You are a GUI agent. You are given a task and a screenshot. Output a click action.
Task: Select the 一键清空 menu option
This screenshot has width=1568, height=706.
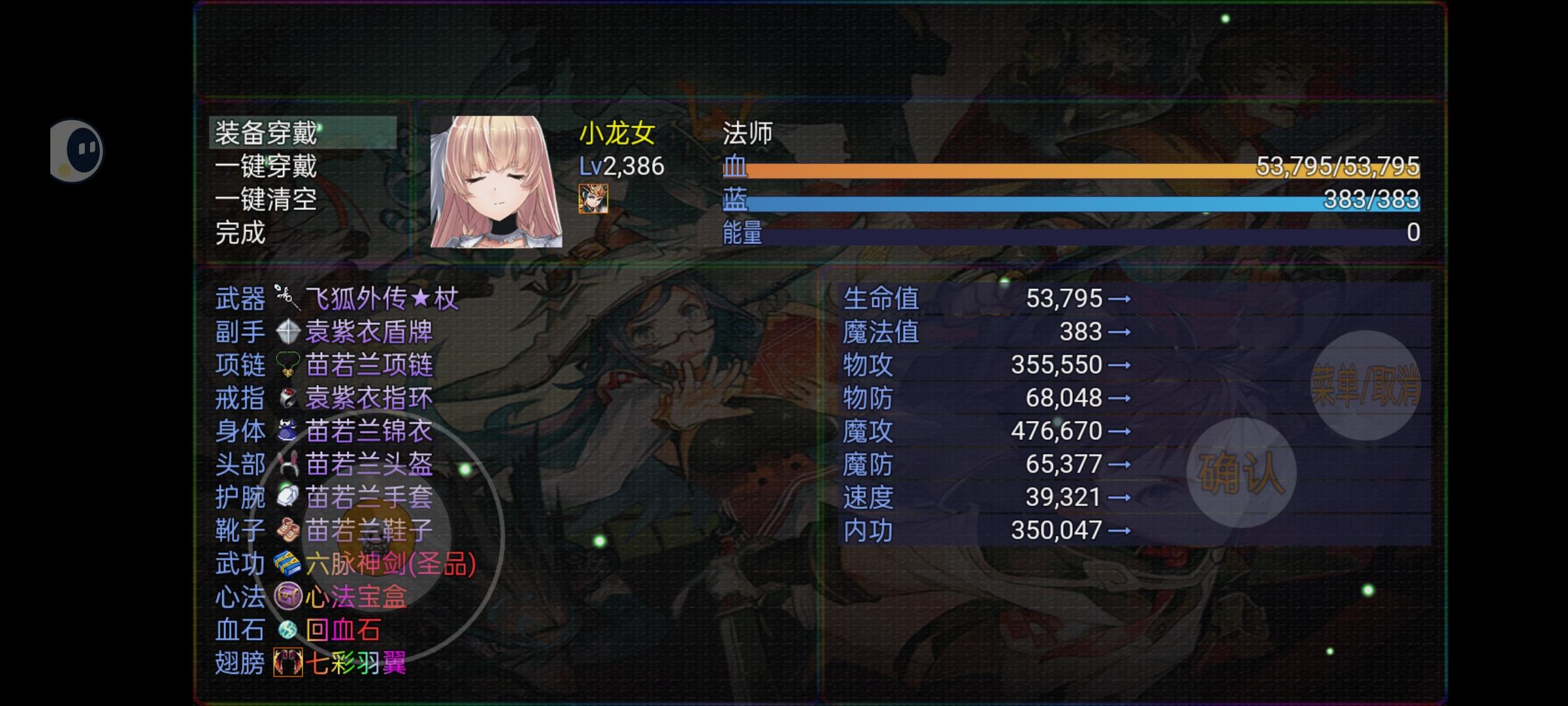pyautogui.click(x=265, y=201)
